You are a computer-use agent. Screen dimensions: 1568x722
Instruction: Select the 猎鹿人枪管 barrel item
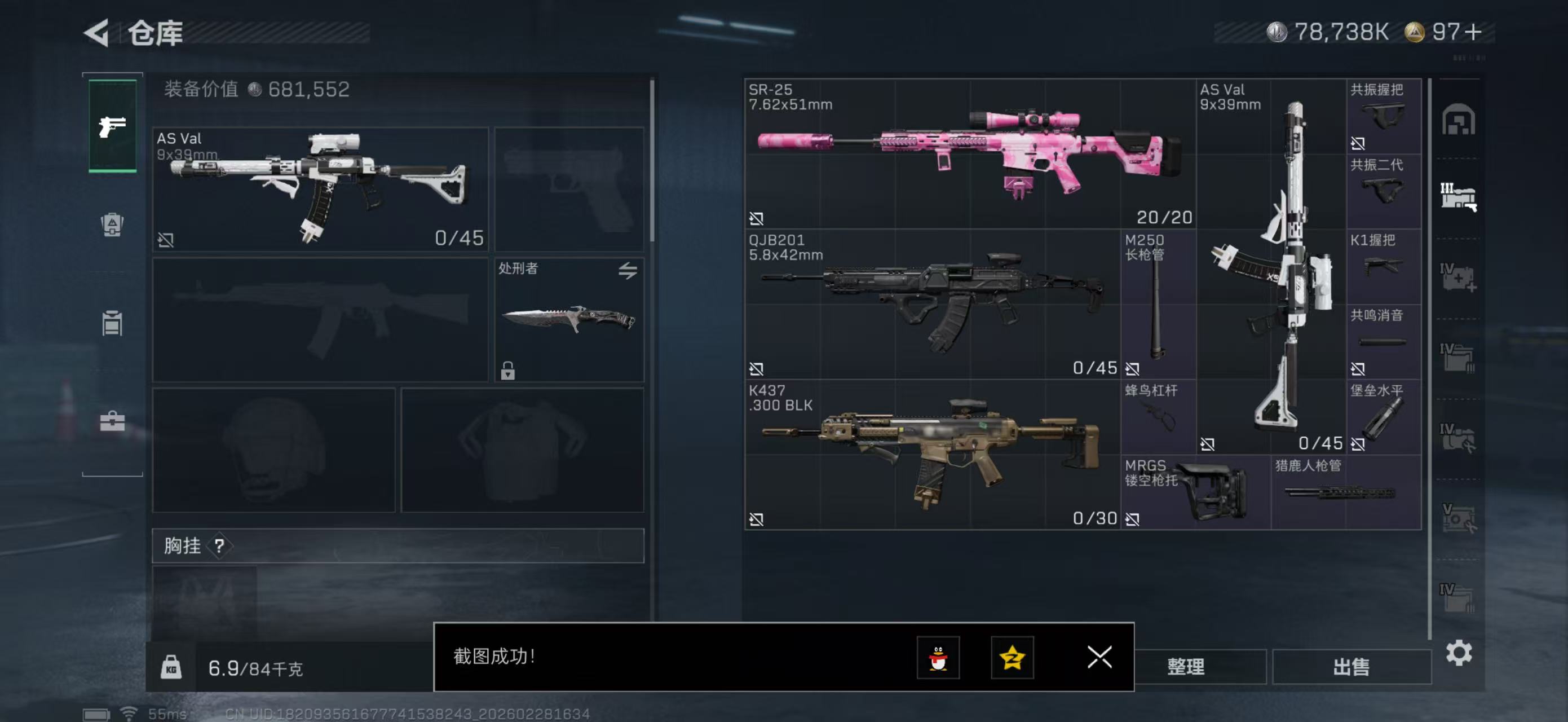click(1345, 492)
